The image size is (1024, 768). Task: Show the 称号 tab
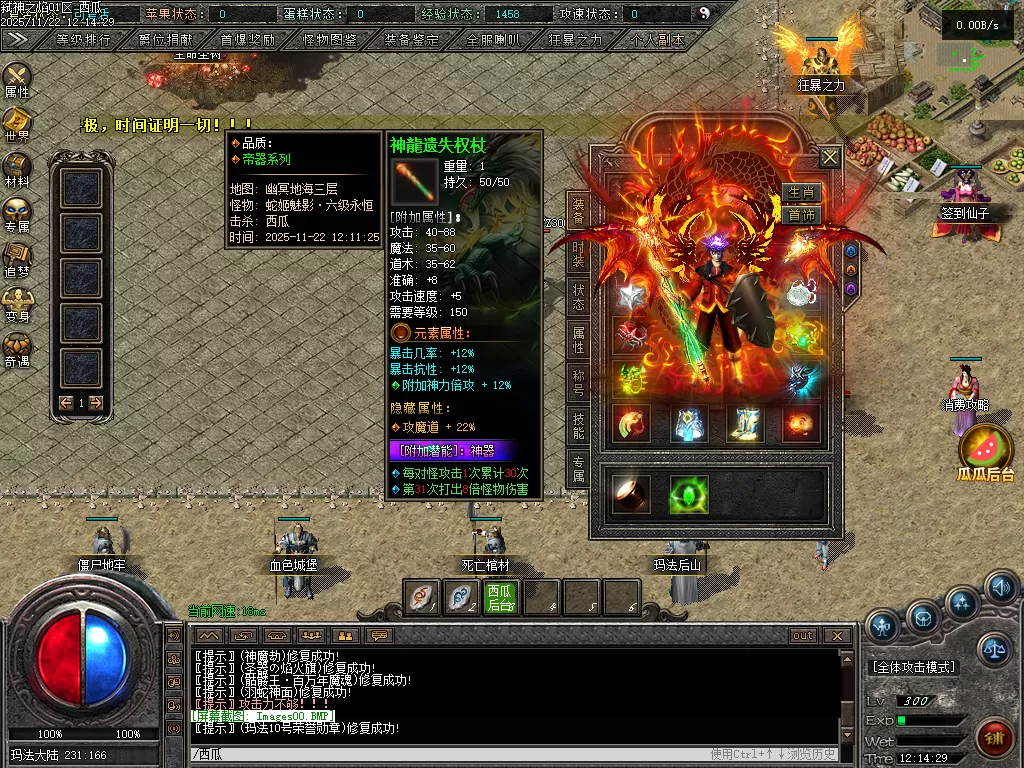click(x=578, y=383)
